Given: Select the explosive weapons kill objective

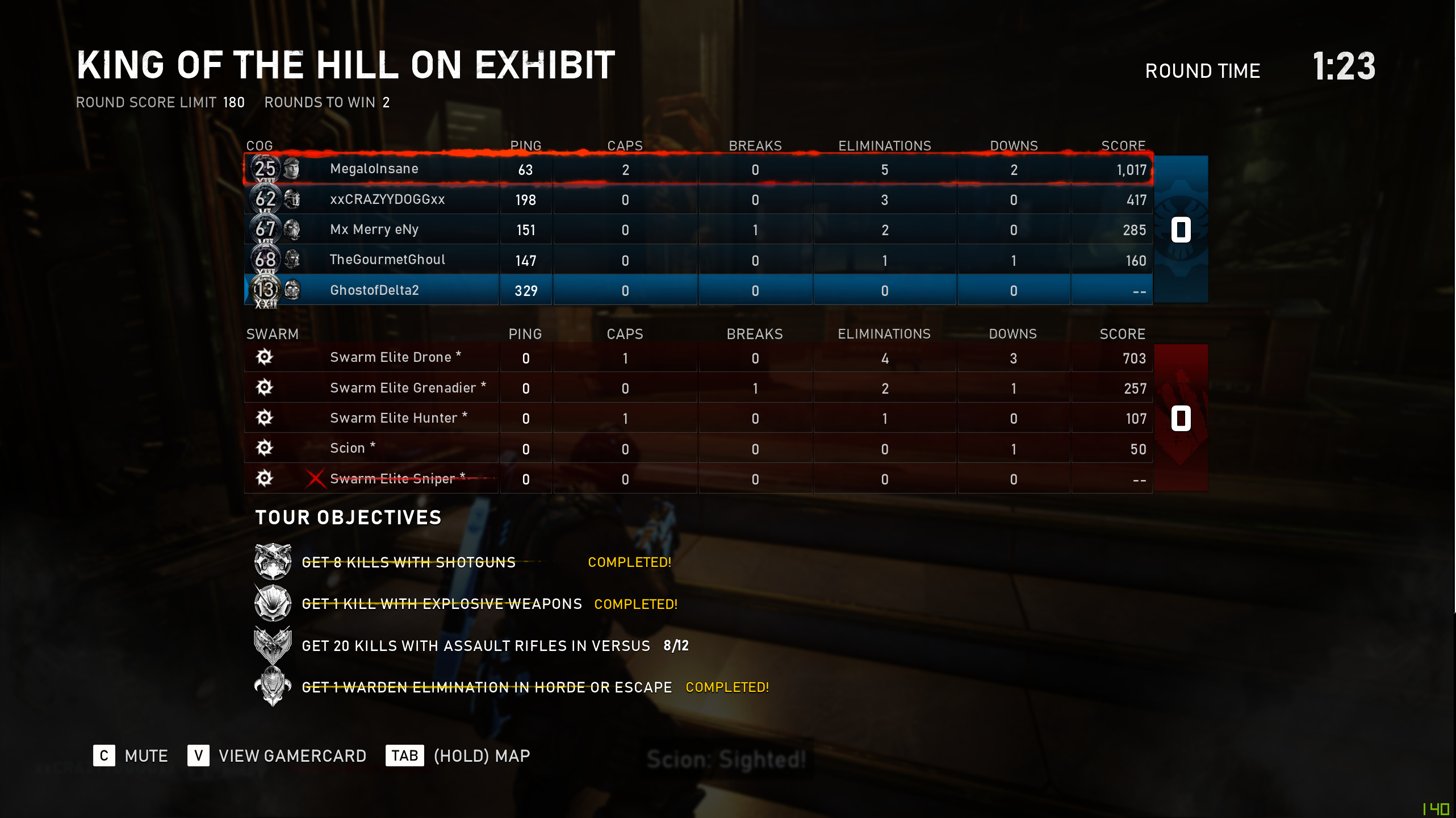Looking at the screenshot, I should coord(441,604).
